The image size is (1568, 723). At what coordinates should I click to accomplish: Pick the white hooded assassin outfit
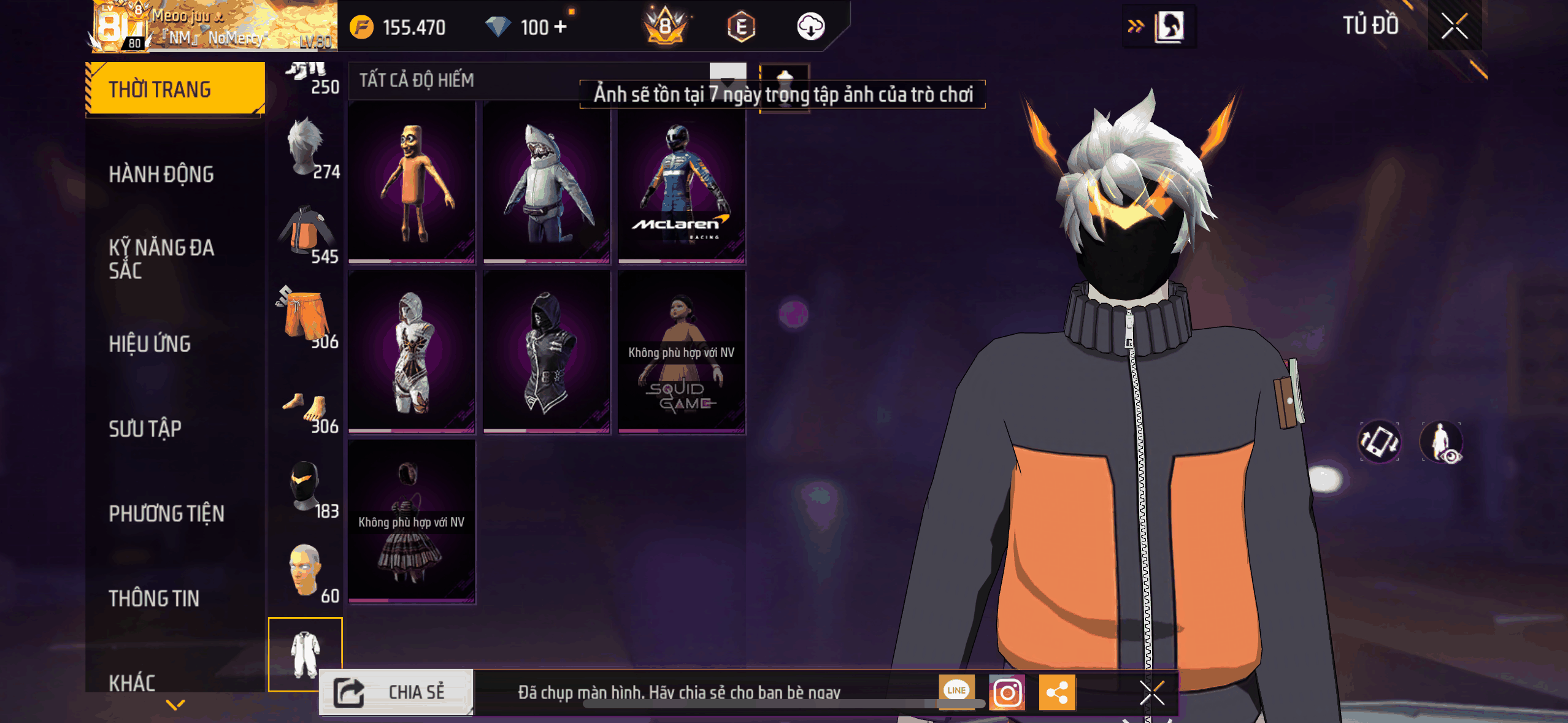pos(412,352)
